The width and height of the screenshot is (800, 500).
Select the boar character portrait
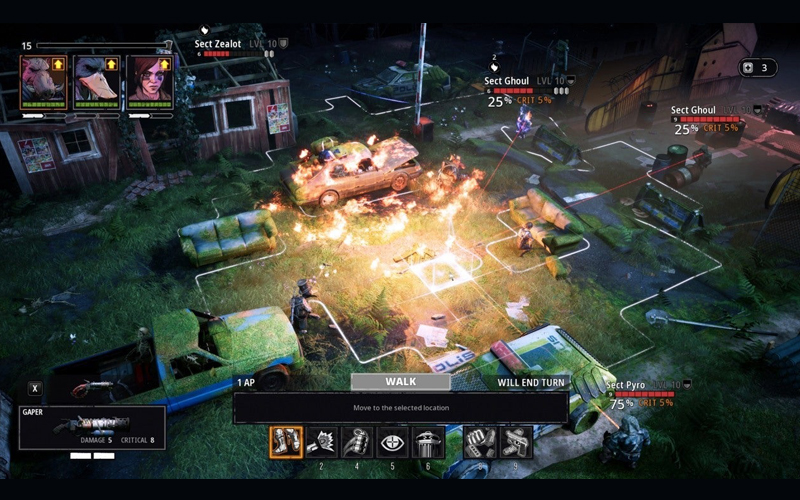point(44,82)
